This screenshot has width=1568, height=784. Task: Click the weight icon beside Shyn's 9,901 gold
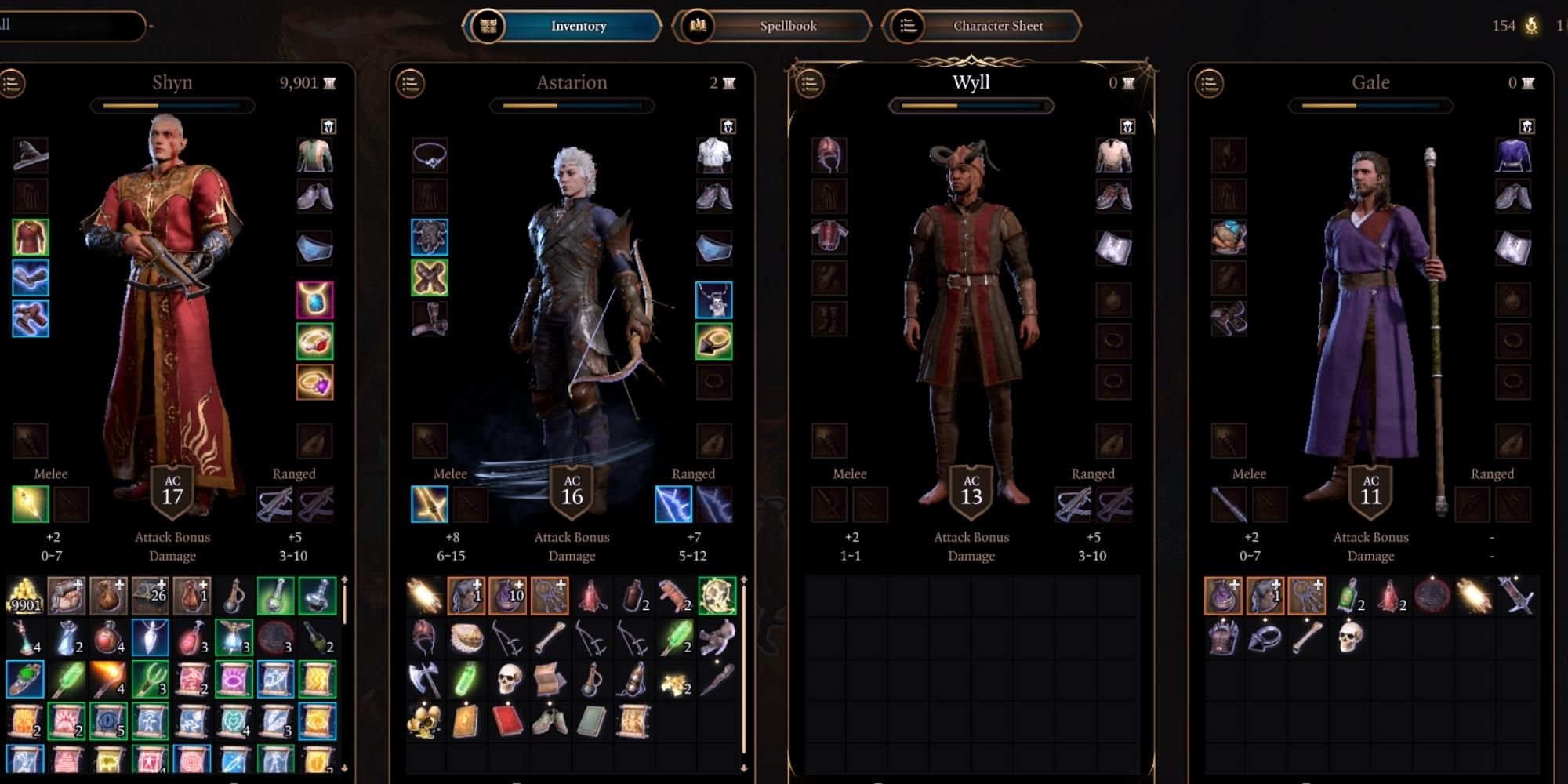click(x=330, y=82)
